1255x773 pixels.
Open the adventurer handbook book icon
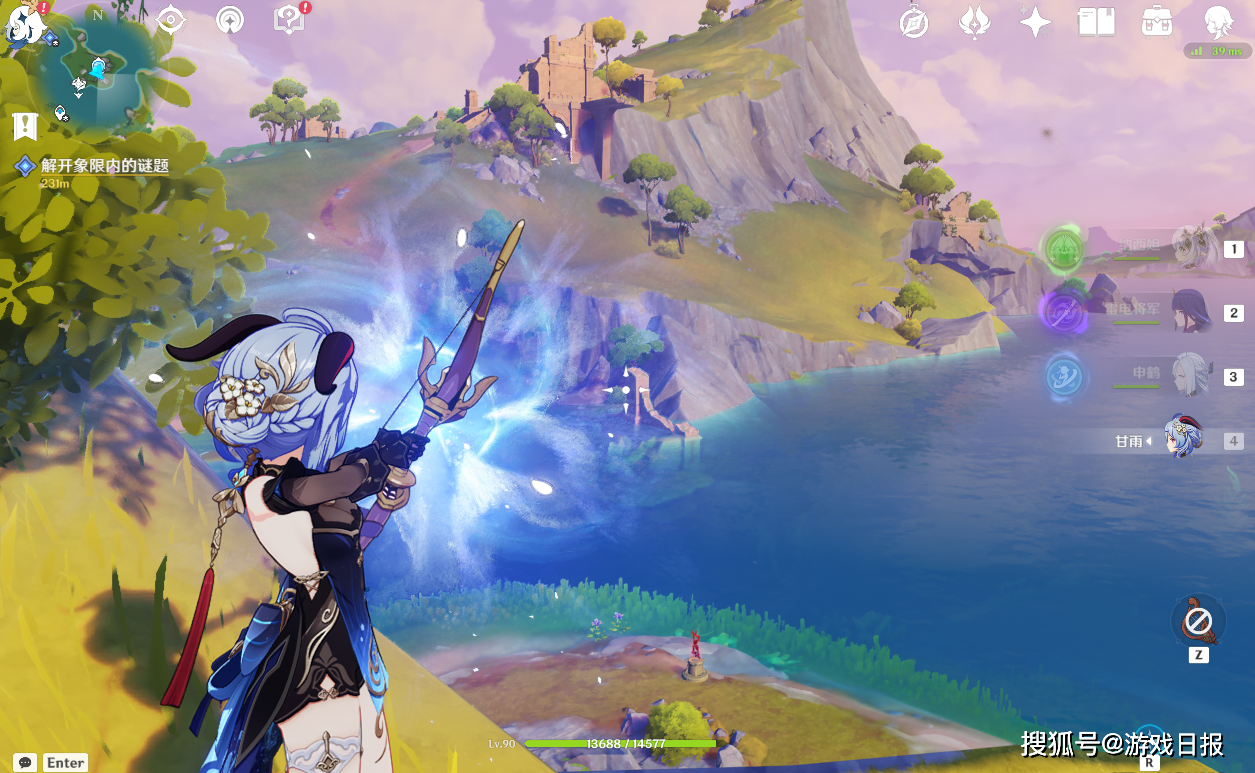point(1096,22)
